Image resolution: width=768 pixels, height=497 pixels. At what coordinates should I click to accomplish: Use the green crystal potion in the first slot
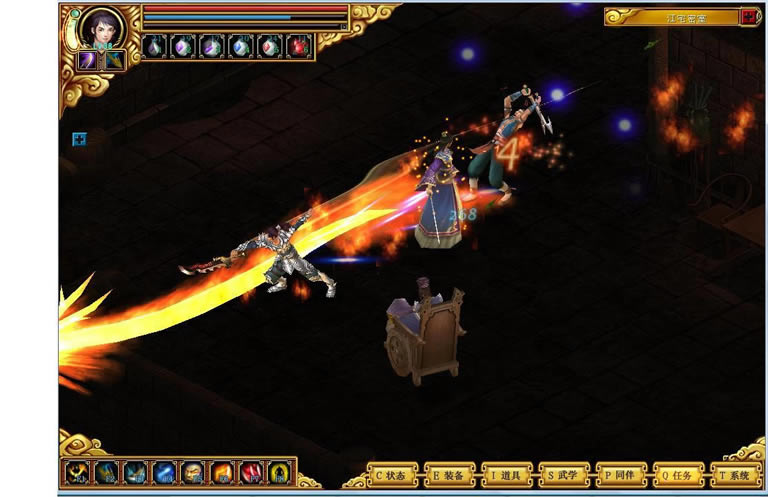coord(155,46)
